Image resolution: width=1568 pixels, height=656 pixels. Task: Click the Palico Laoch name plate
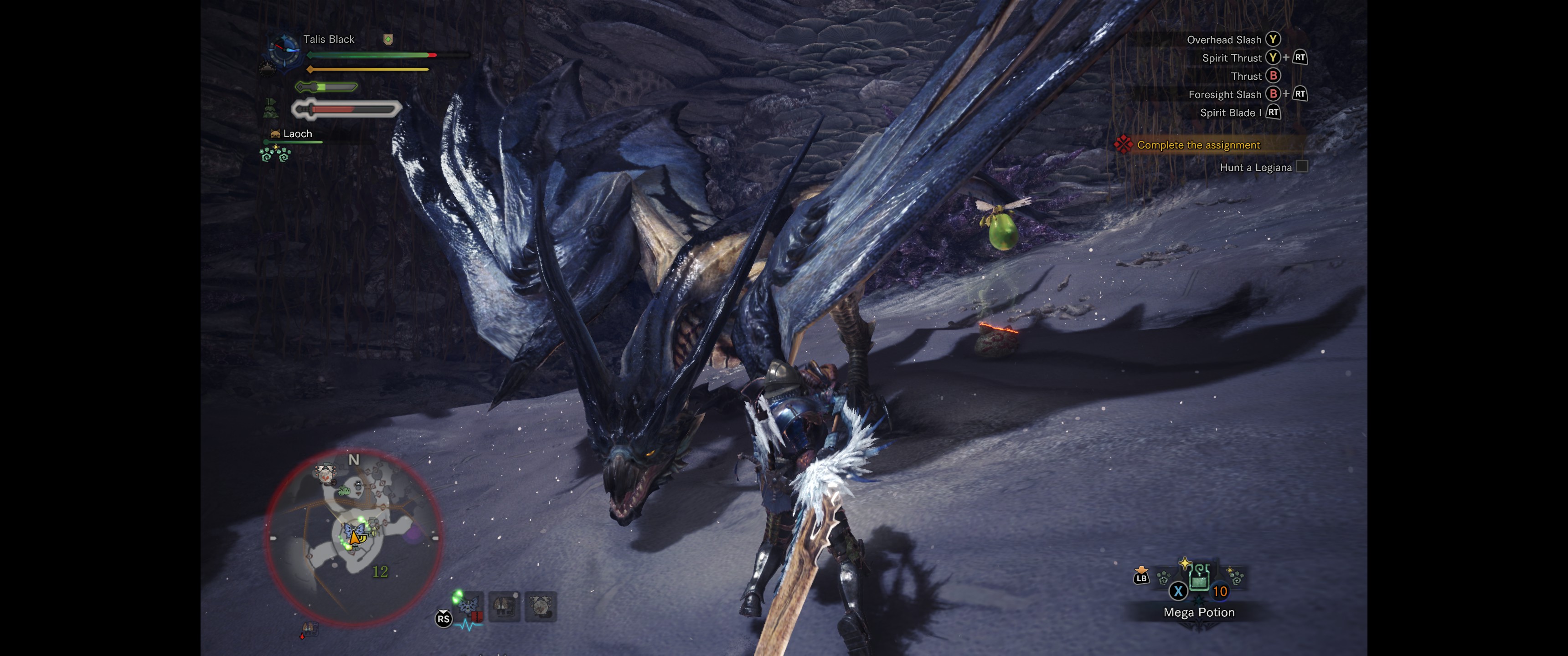click(x=297, y=134)
